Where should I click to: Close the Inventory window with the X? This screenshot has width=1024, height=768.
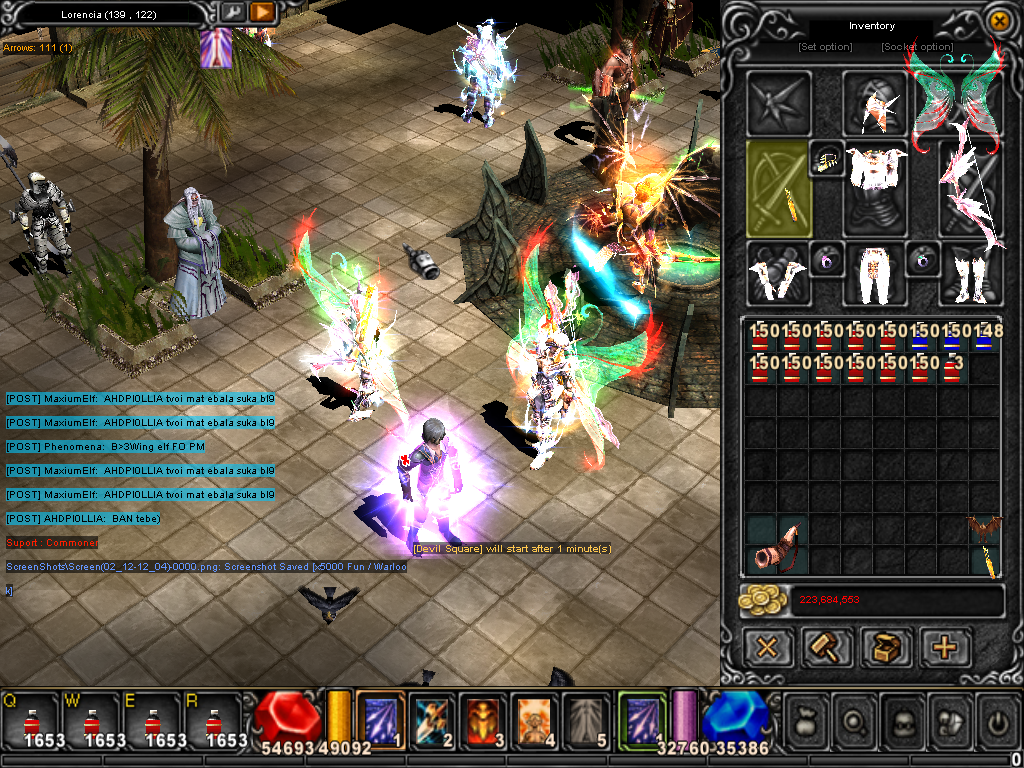pos(997,20)
